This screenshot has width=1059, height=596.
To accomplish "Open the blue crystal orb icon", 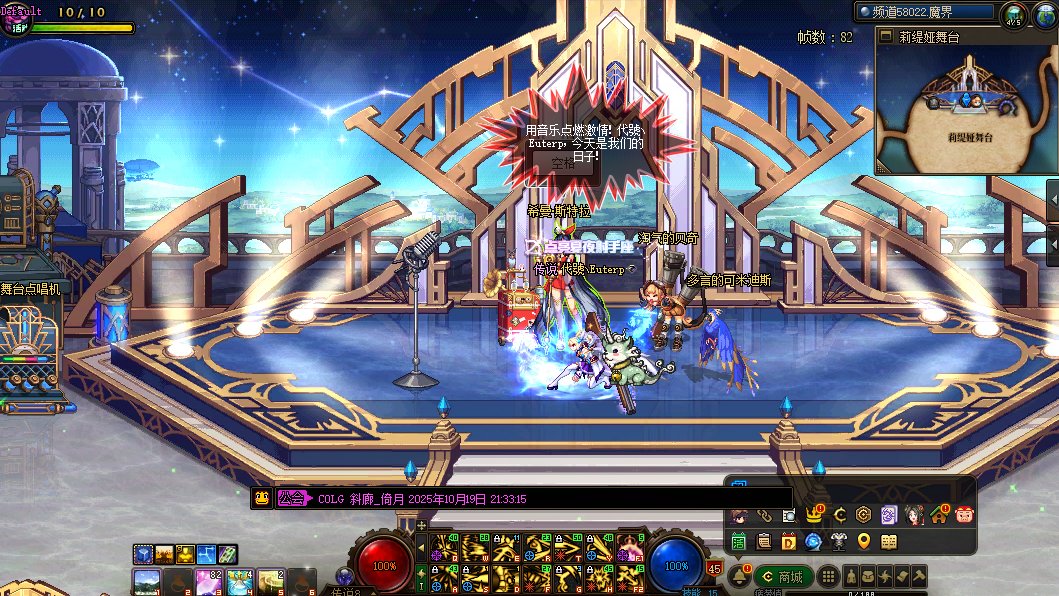I will point(813,542).
